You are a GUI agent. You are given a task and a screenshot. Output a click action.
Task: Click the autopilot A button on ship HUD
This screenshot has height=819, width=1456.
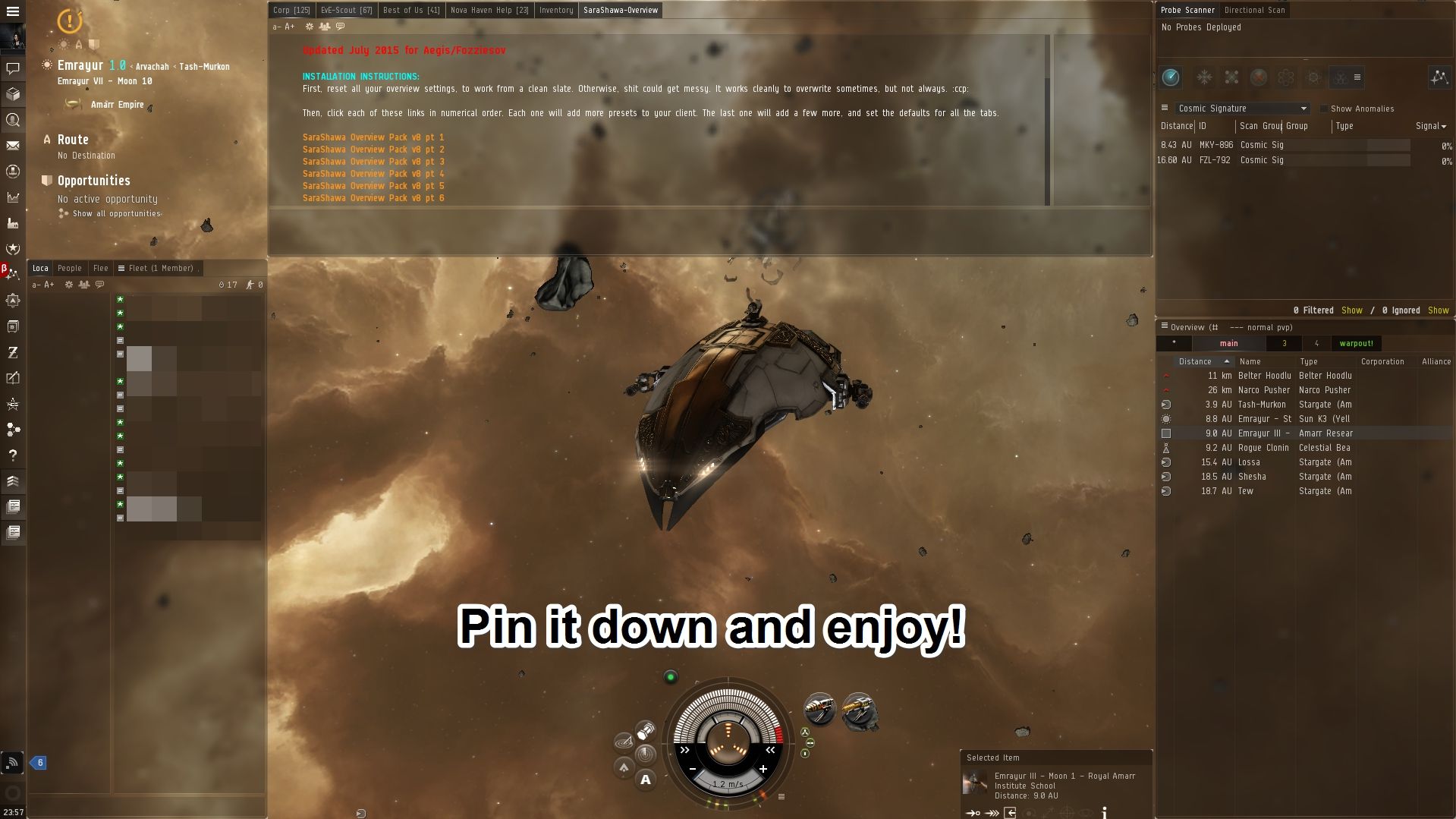coord(645,780)
